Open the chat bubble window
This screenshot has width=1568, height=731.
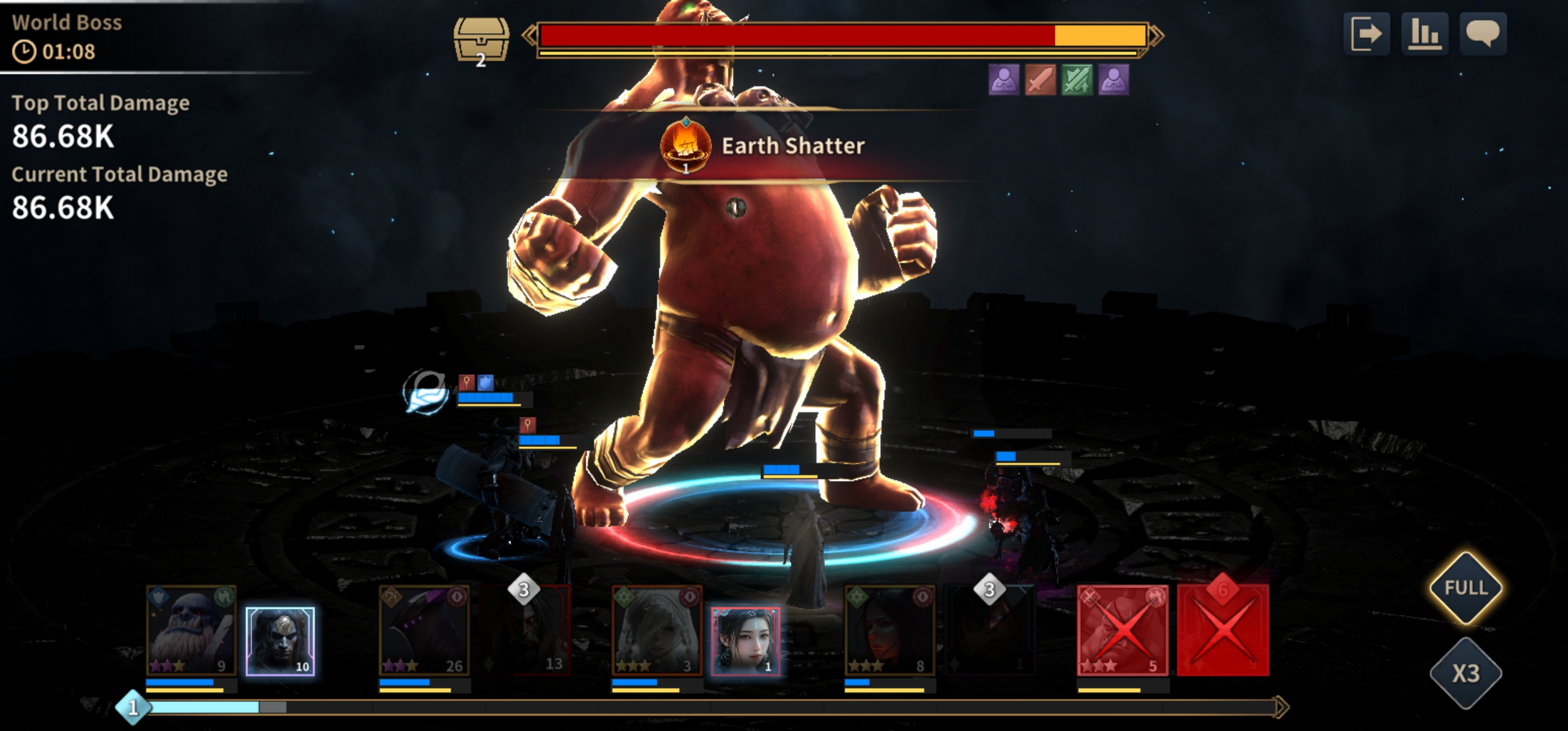tap(1483, 34)
